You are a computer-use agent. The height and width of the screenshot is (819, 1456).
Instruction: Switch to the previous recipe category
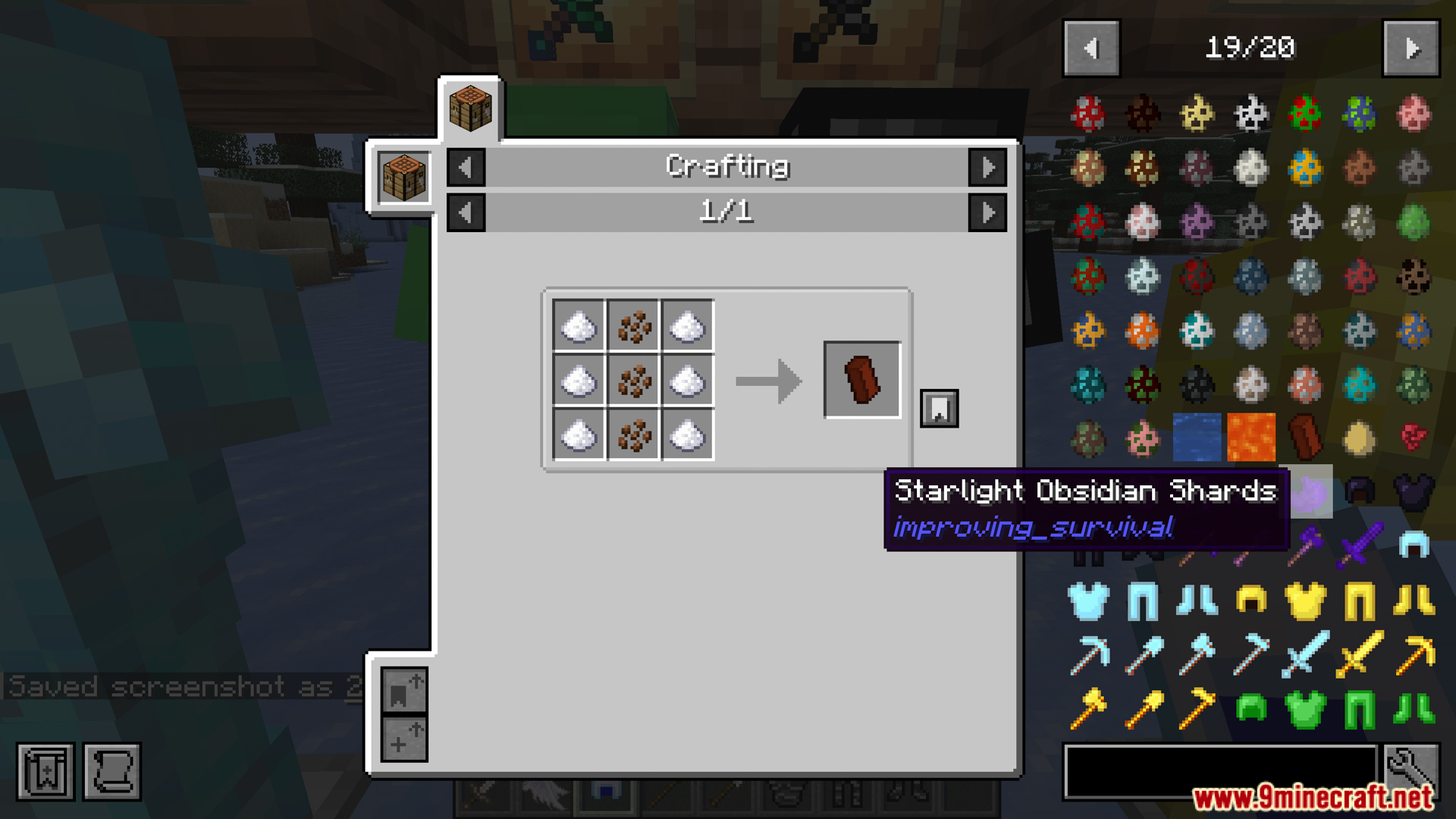click(x=466, y=168)
